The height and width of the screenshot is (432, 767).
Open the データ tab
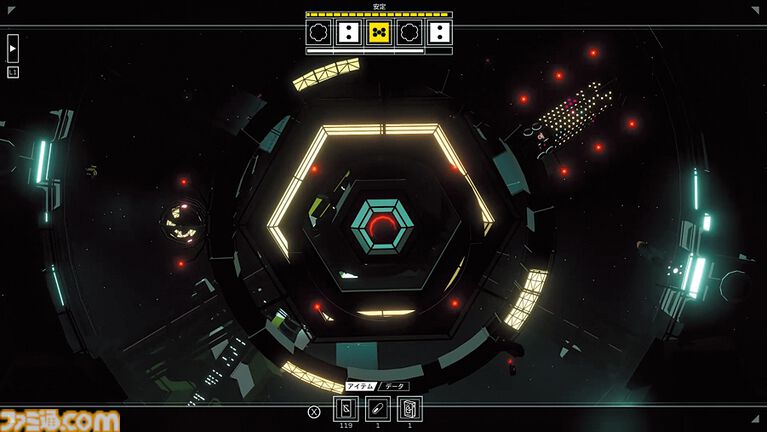(394, 386)
